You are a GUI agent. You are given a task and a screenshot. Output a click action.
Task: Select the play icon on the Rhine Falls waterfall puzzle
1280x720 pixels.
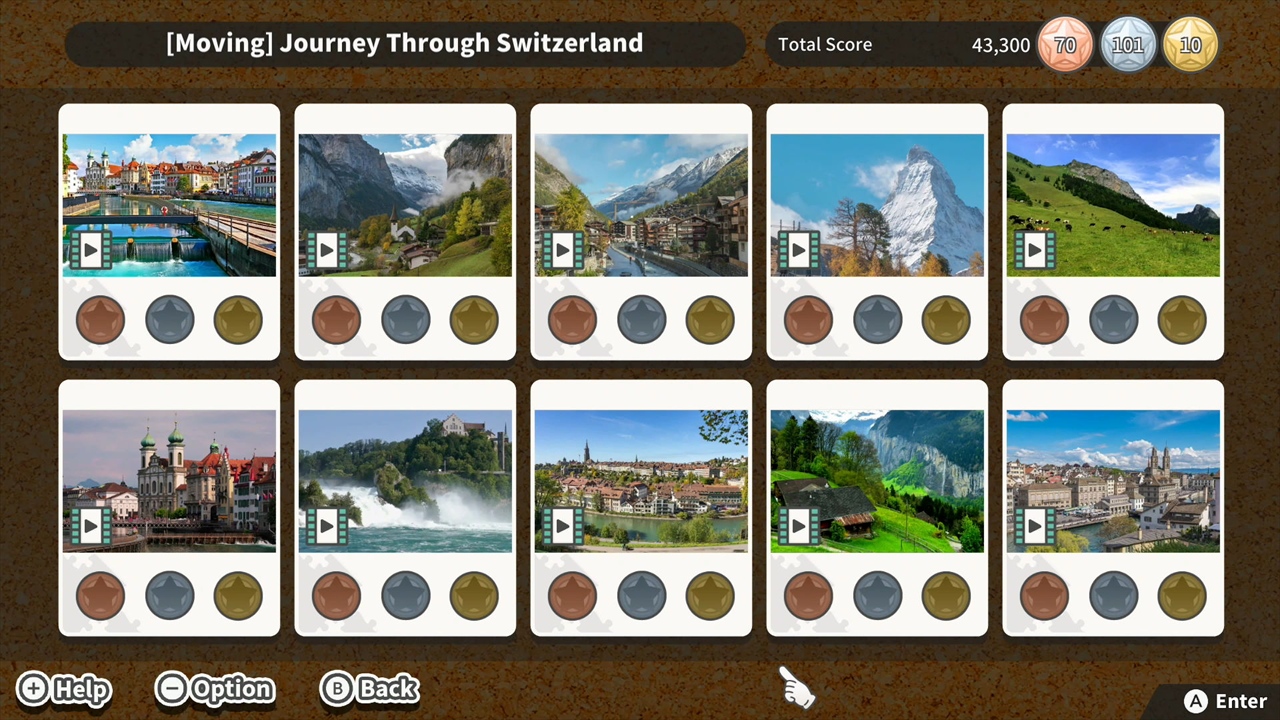pyautogui.click(x=325, y=525)
